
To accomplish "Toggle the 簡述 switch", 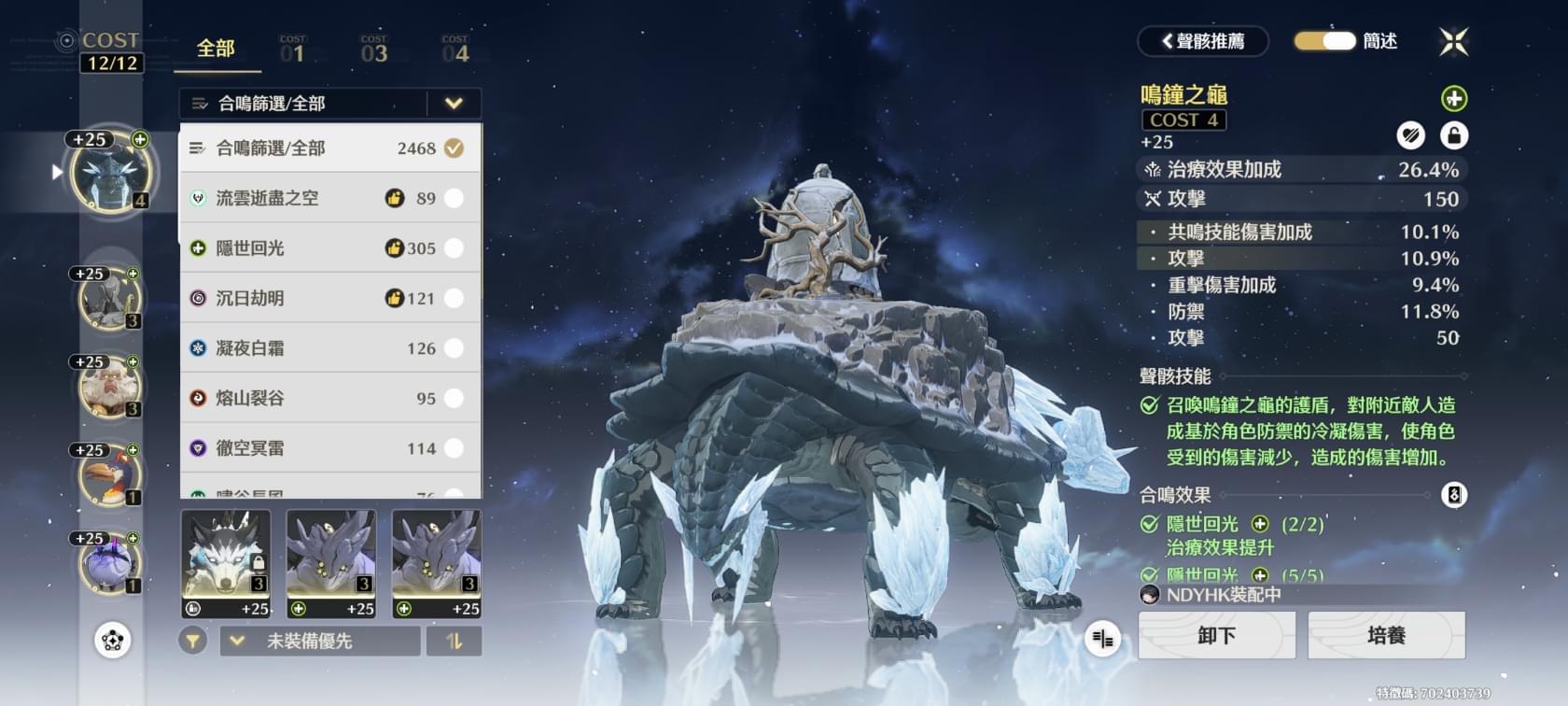I will 1324,41.
